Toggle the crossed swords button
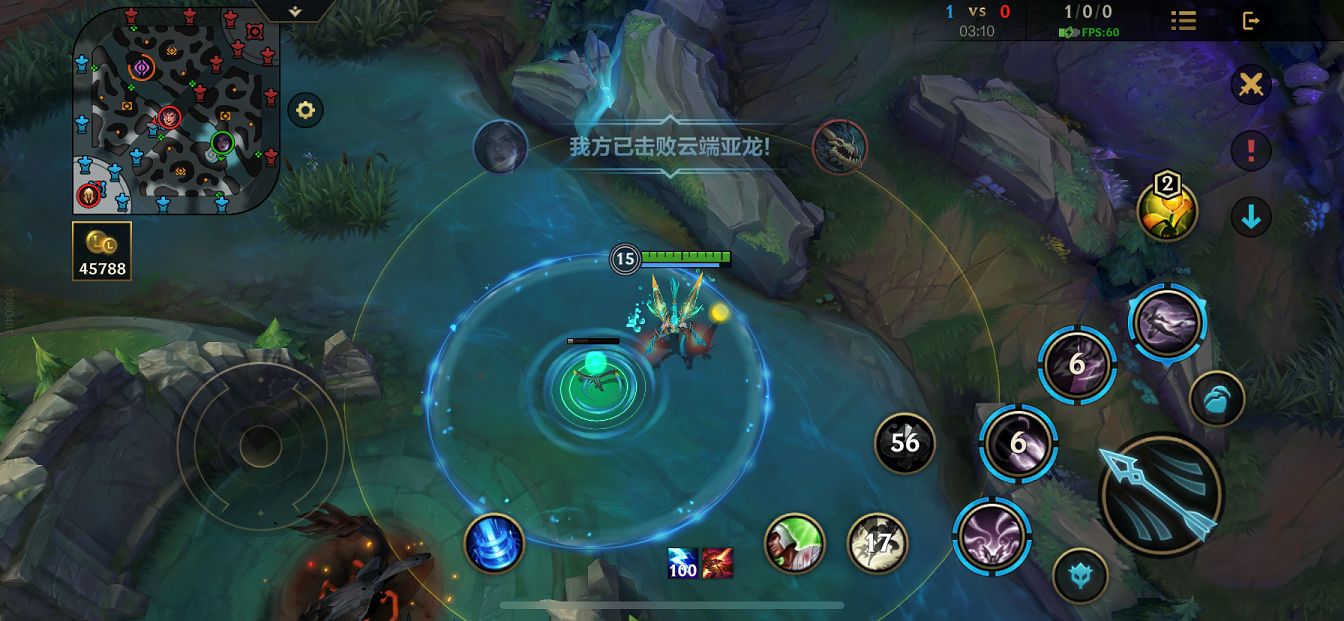Image resolution: width=1344 pixels, height=621 pixels. point(1250,85)
